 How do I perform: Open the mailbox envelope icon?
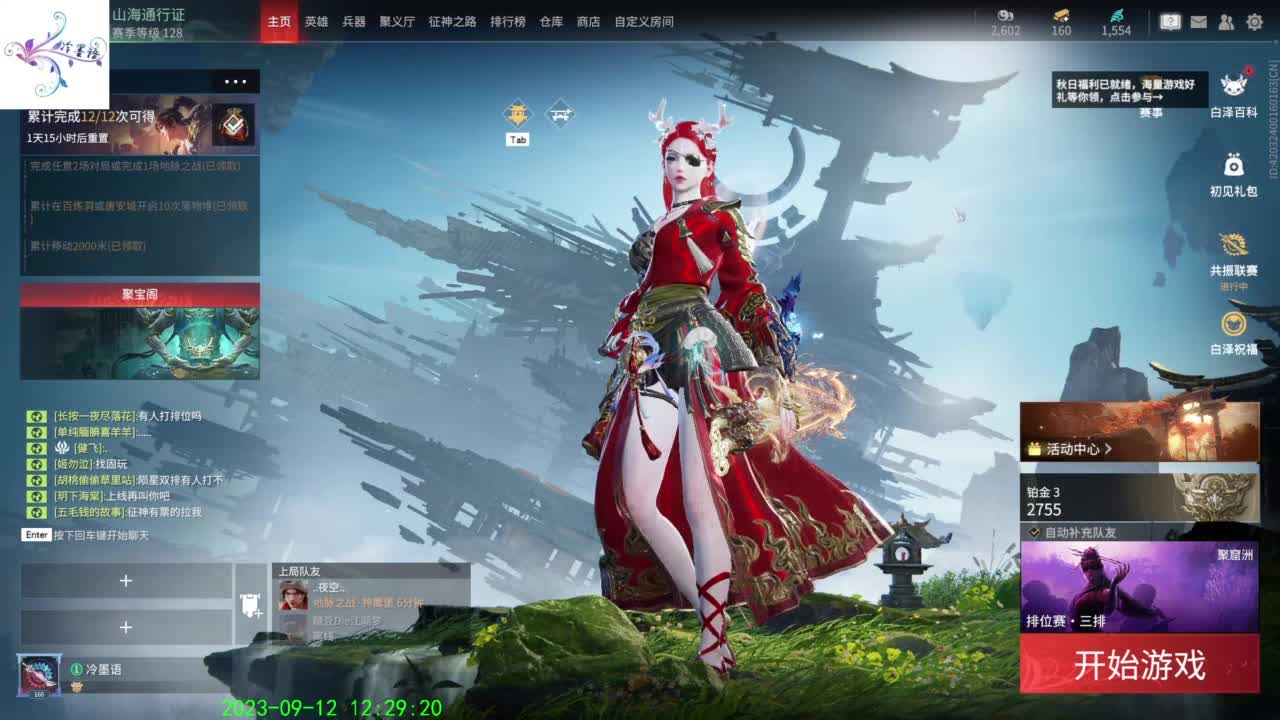[x=1199, y=22]
